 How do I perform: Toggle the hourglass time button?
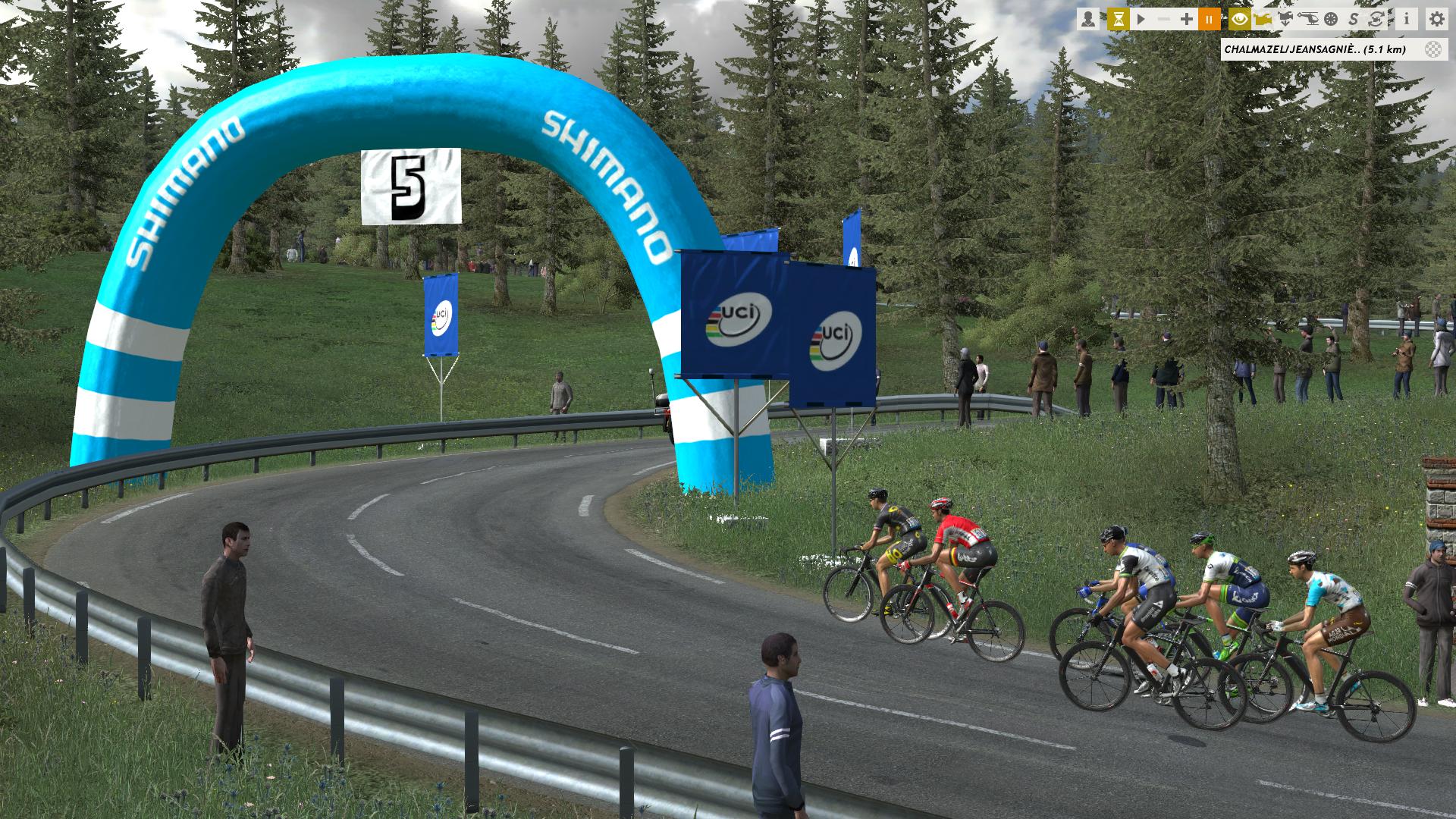[1118, 19]
